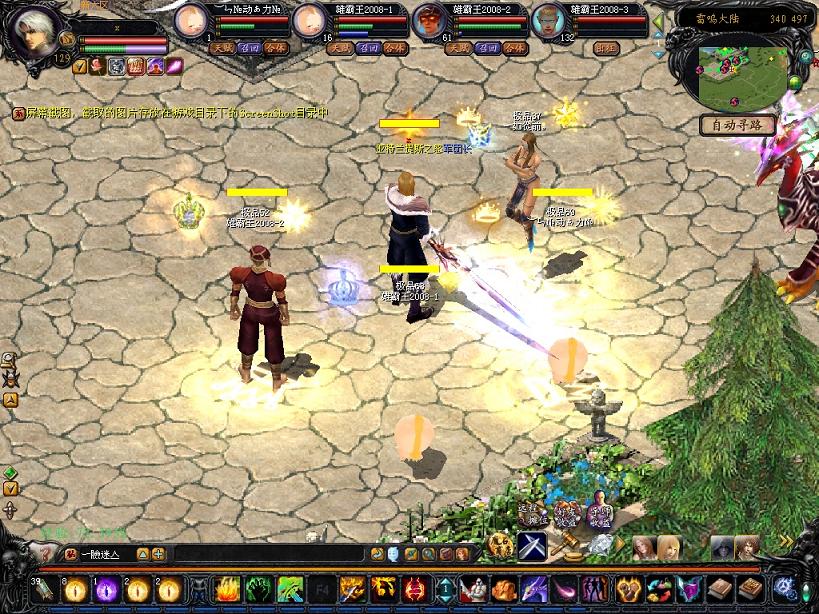Image resolution: width=819 pixels, height=614 pixels.
Task: Use the crossed swords attack icon
Action: 530,547
